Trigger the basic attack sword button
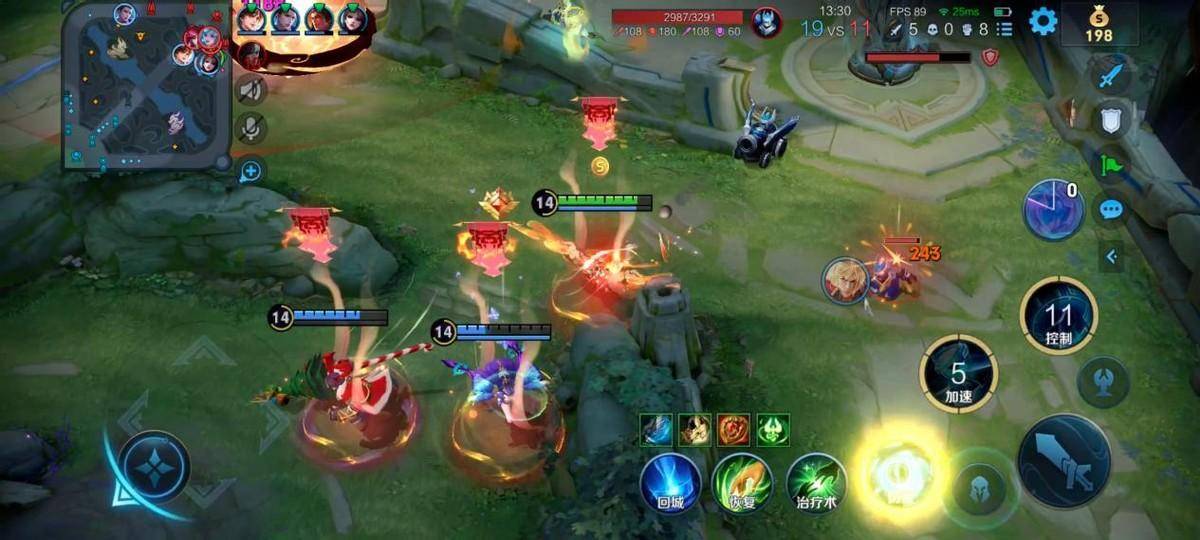The width and height of the screenshot is (1200, 540). click(x=1063, y=462)
